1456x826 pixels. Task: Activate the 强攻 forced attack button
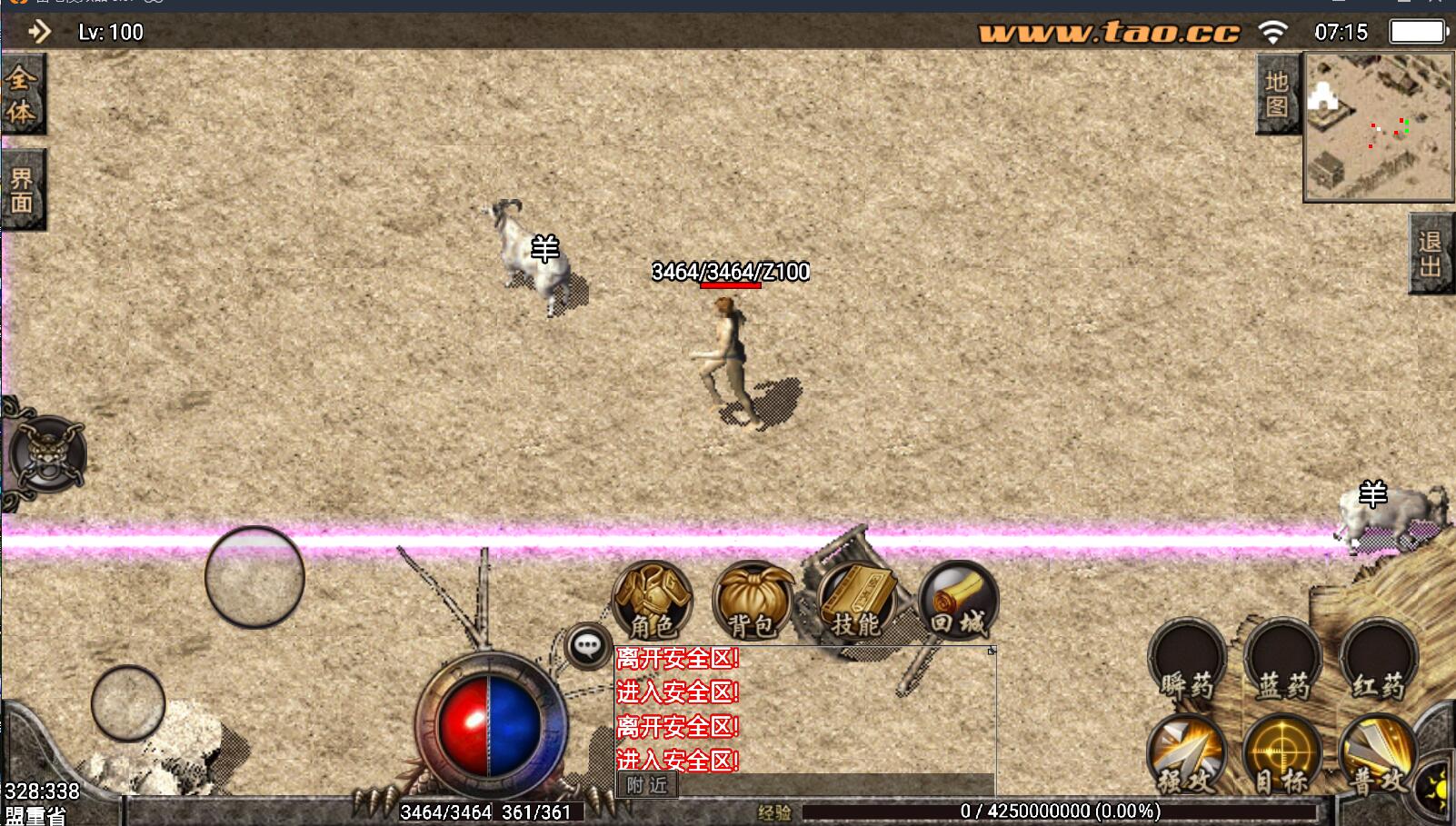click(x=1187, y=754)
